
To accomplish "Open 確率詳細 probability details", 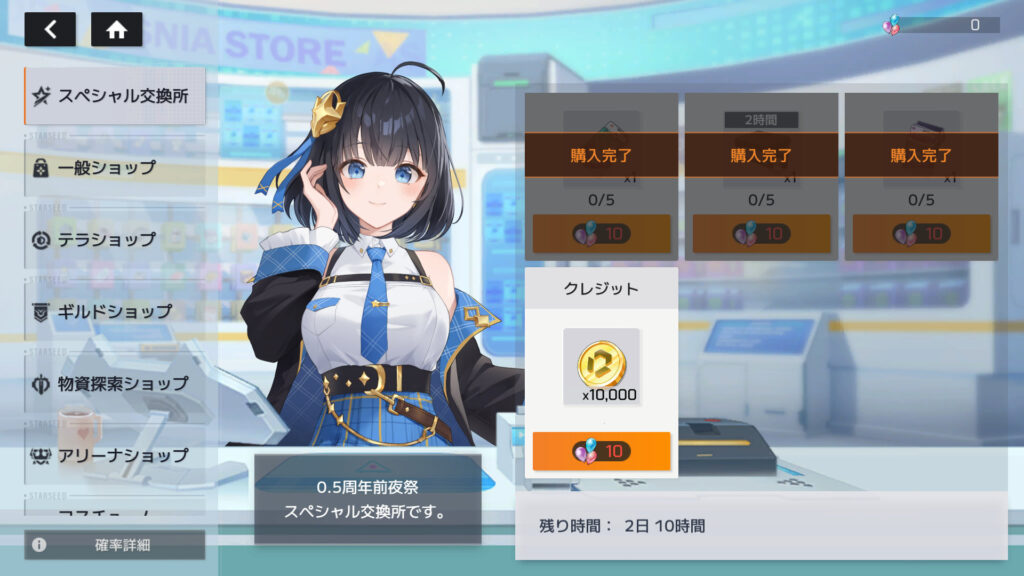I will tap(115, 545).
